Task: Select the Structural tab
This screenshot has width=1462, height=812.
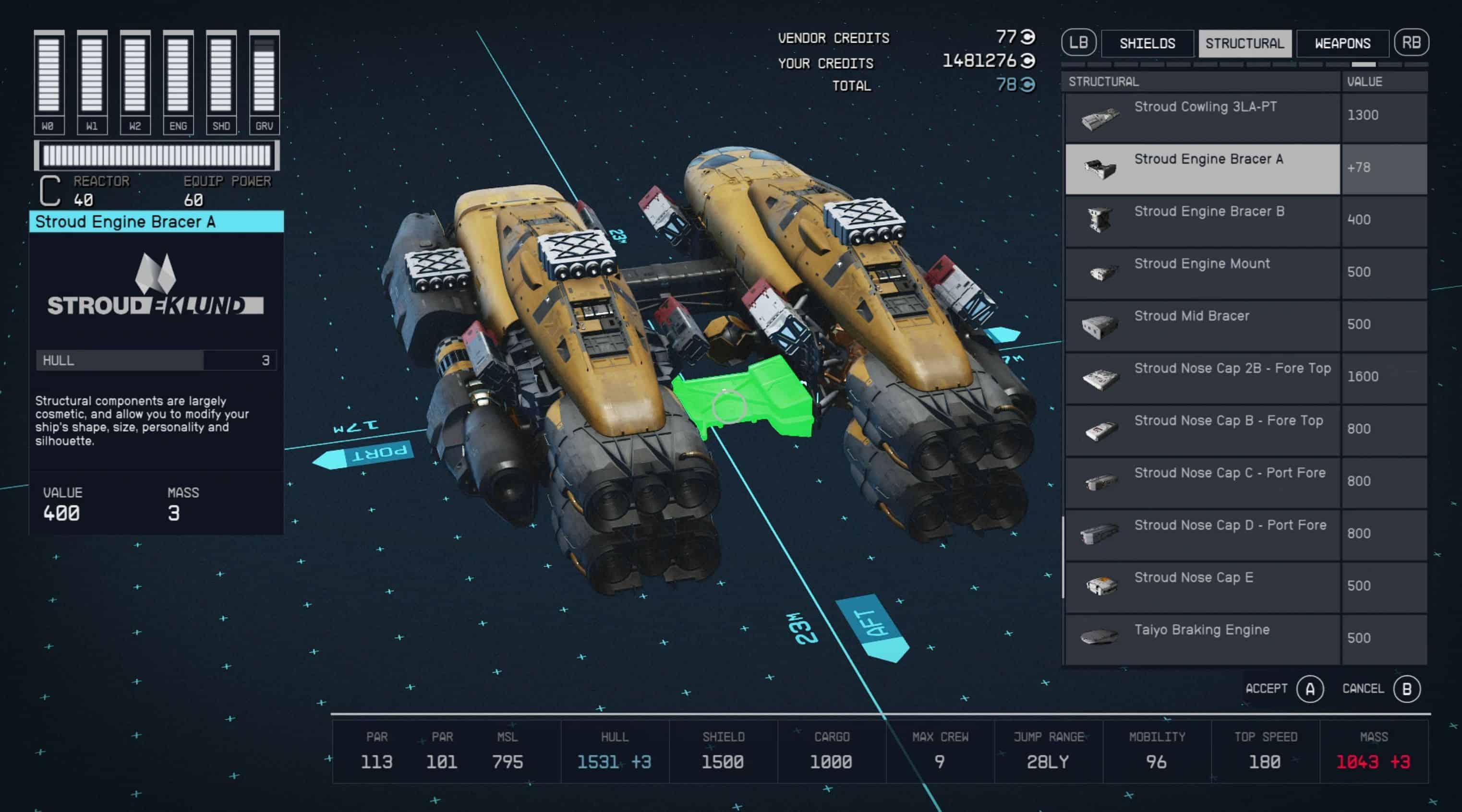Action: pos(1245,44)
